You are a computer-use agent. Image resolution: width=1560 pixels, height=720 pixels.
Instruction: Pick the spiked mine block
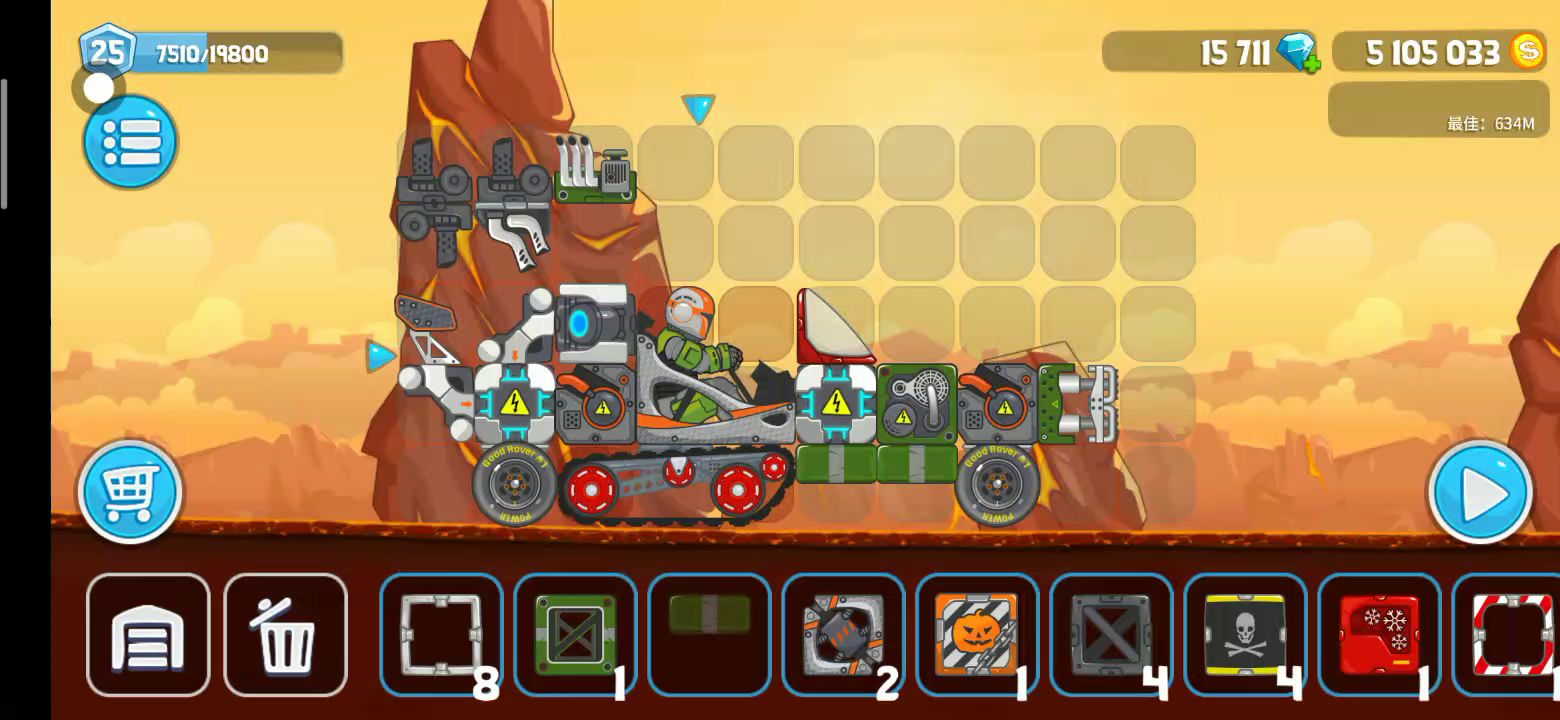click(843, 634)
